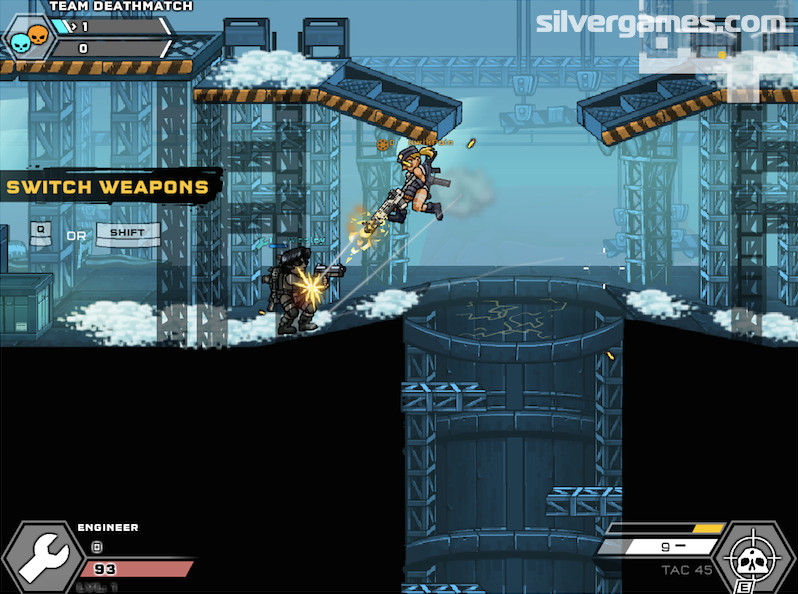Open the silvergames.com watermark link
The height and width of the screenshot is (594, 798).
(660, 22)
